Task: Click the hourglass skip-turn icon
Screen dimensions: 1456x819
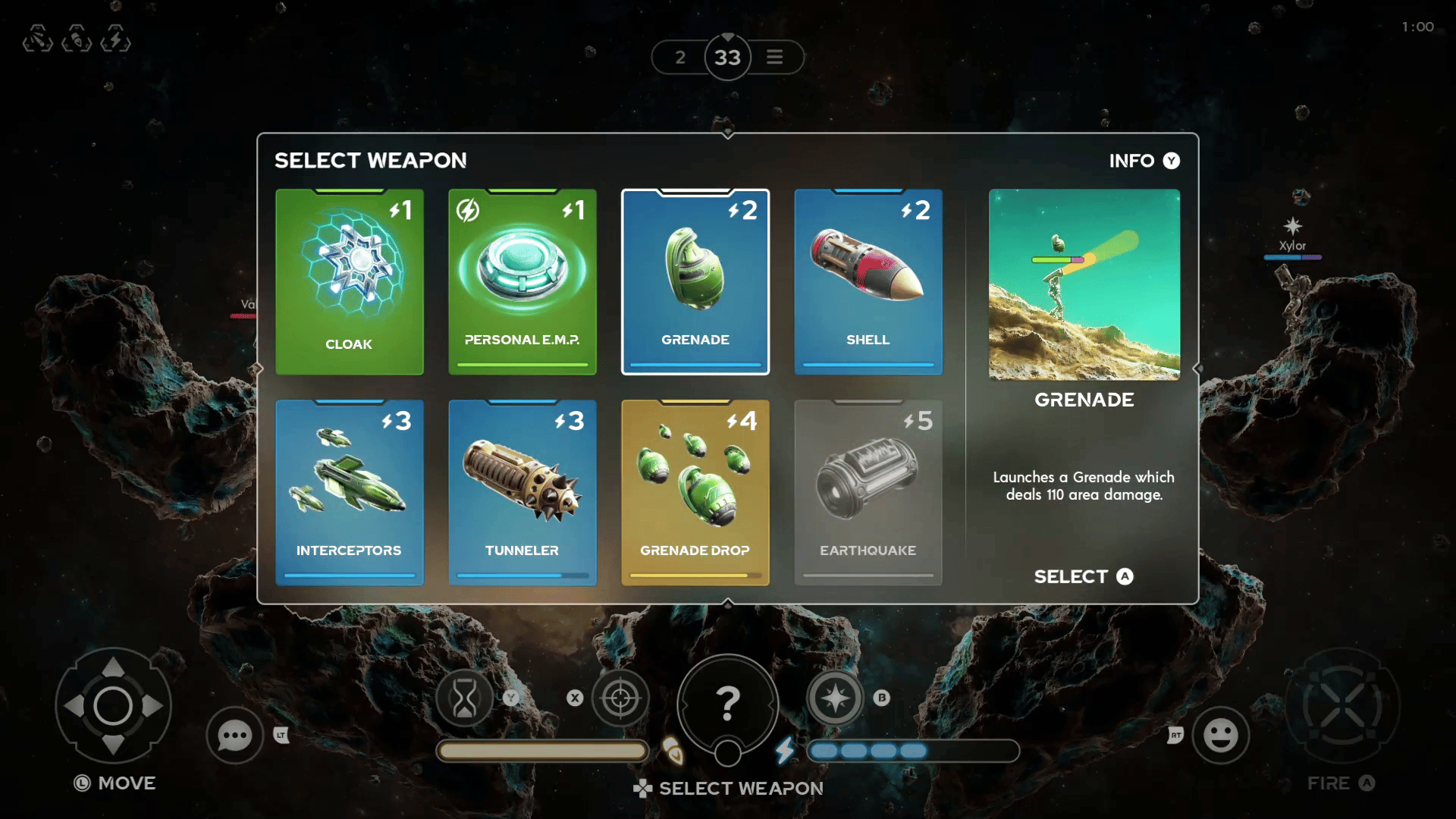Action: 464,698
